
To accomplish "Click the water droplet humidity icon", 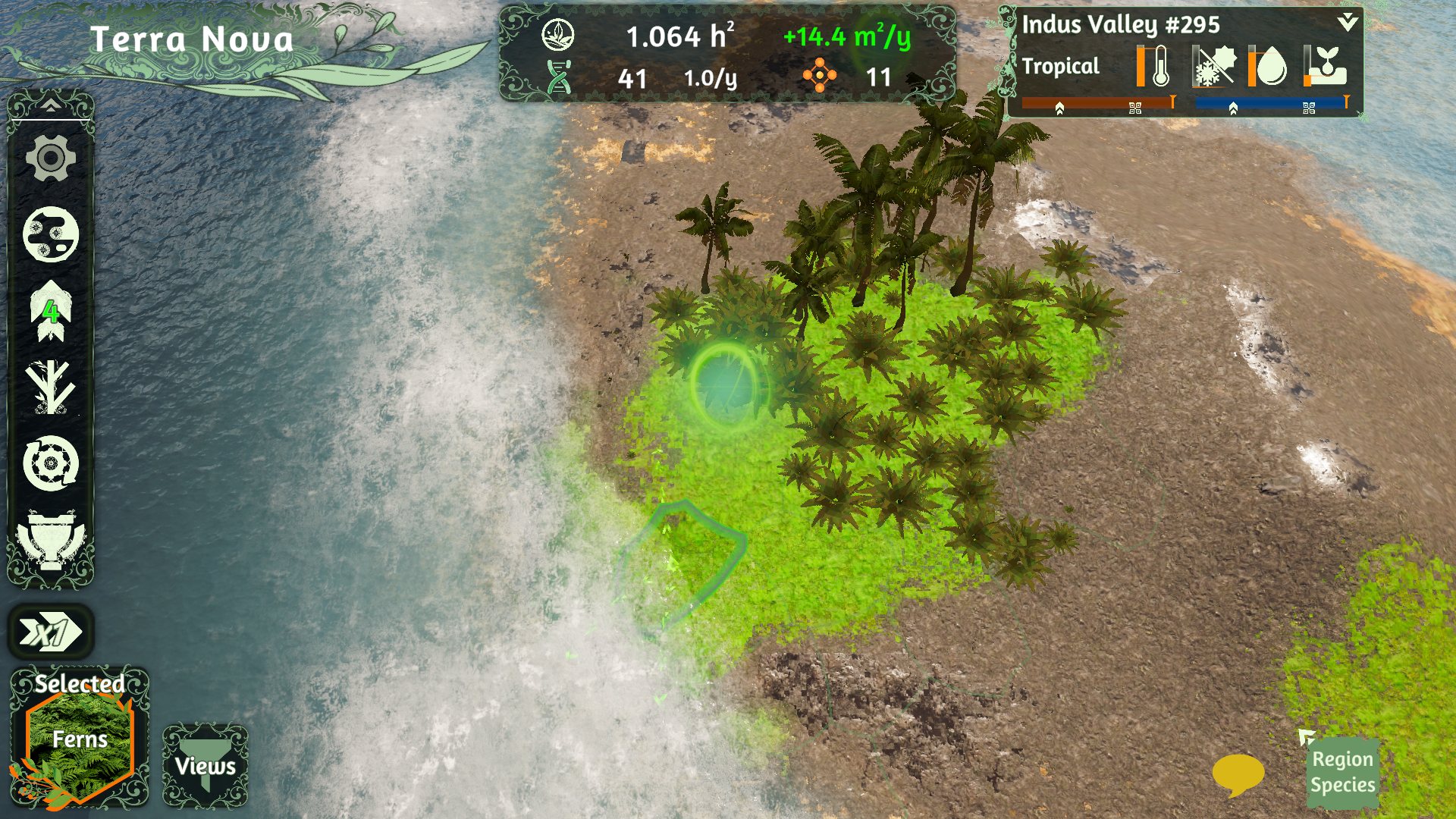I will pos(1269,67).
